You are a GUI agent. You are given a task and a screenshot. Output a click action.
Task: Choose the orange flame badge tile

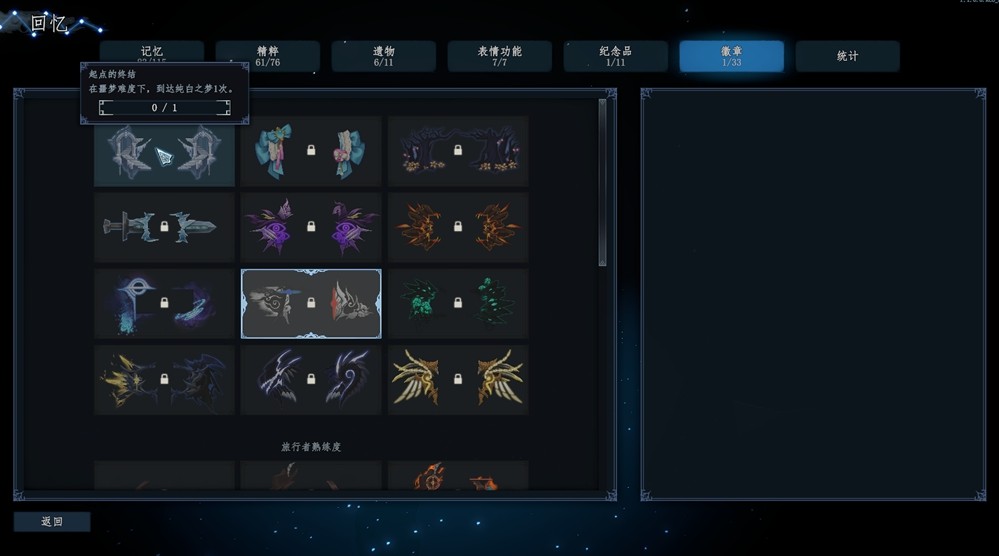pyautogui.click(x=458, y=227)
